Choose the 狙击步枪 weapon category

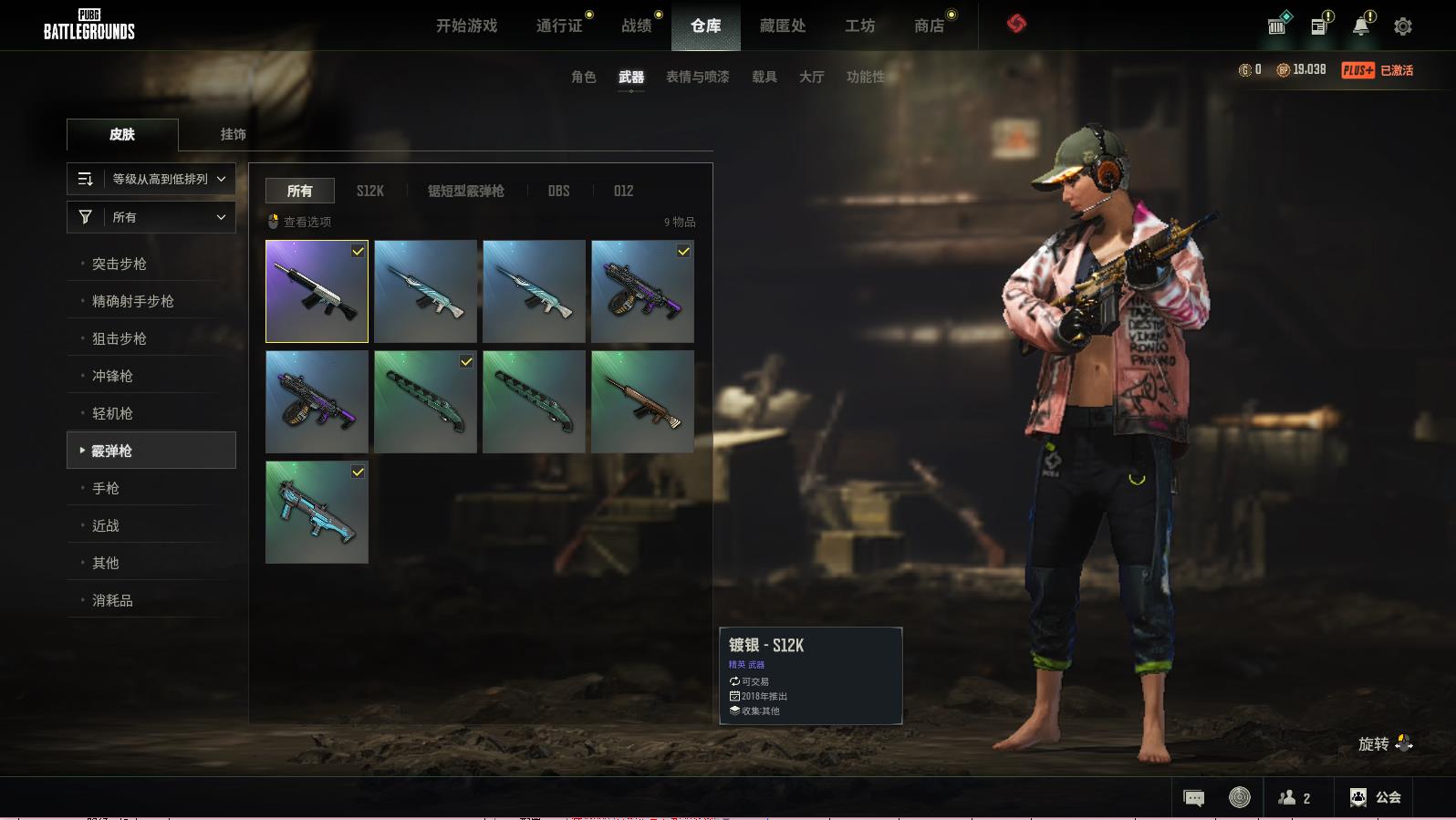pyautogui.click(x=120, y=338)
